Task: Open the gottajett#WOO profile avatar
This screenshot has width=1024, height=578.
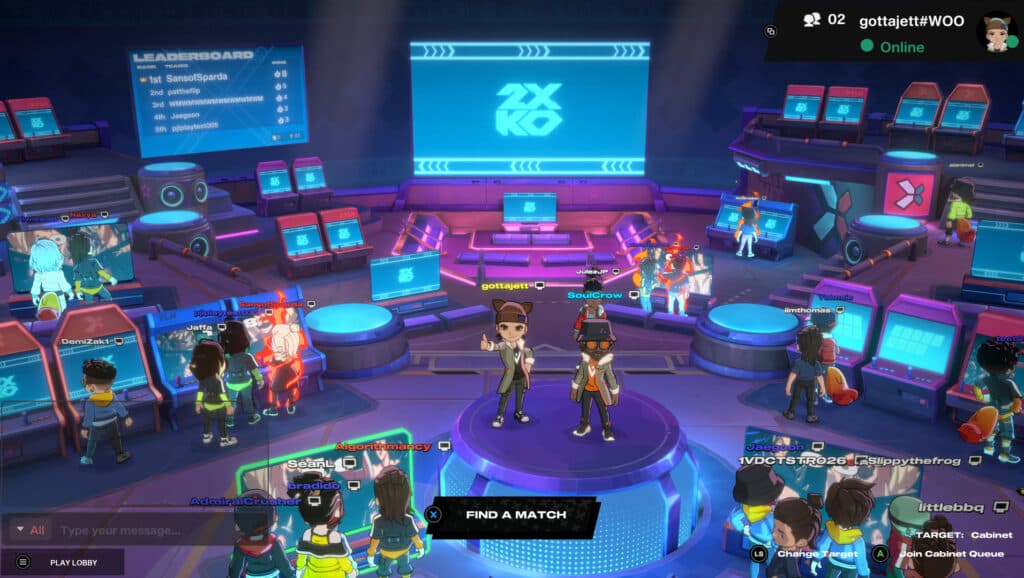Action: point(995,31)
